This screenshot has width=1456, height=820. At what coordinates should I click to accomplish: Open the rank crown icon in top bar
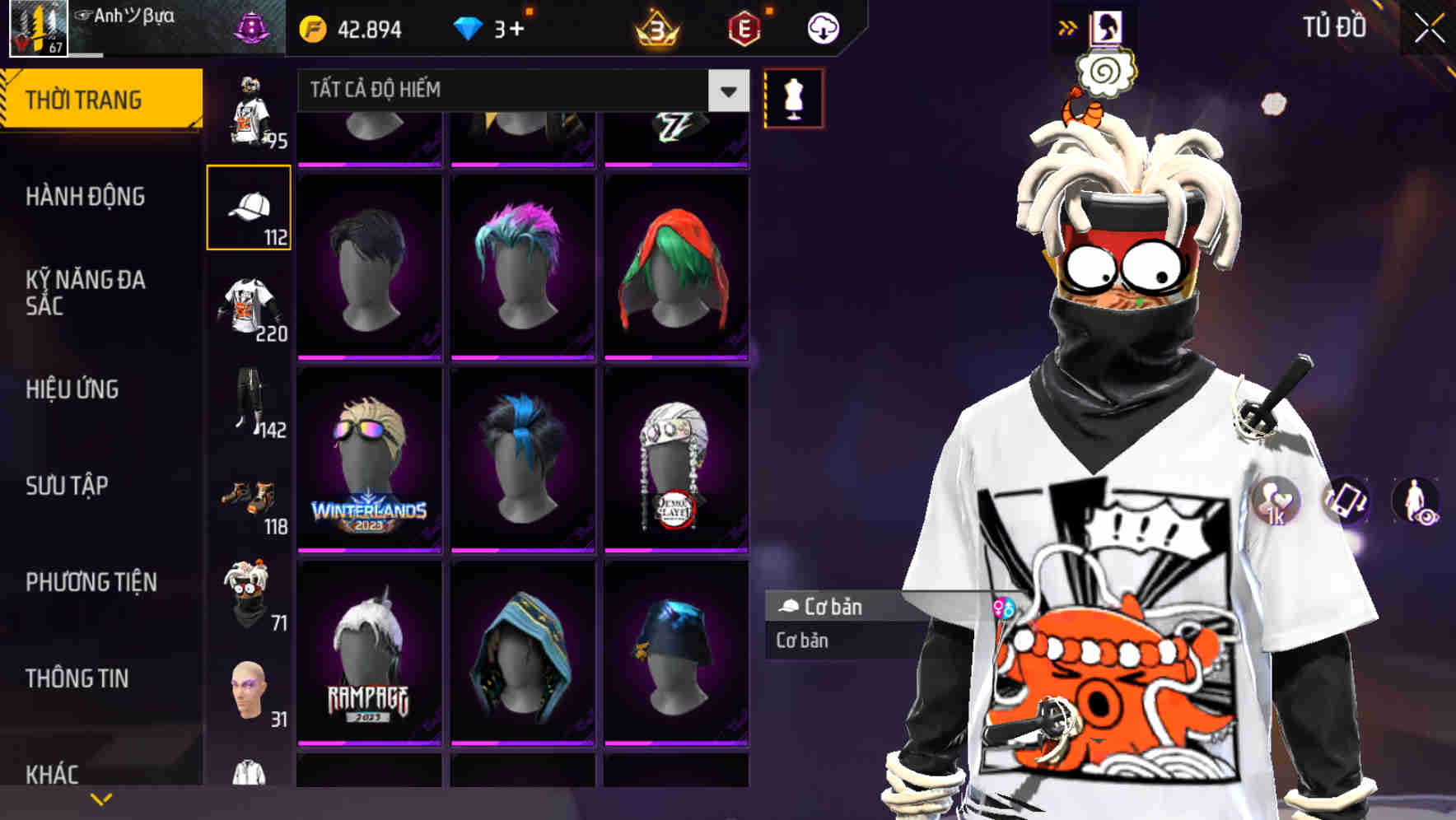pyautogui.click(x=654, y=27)
